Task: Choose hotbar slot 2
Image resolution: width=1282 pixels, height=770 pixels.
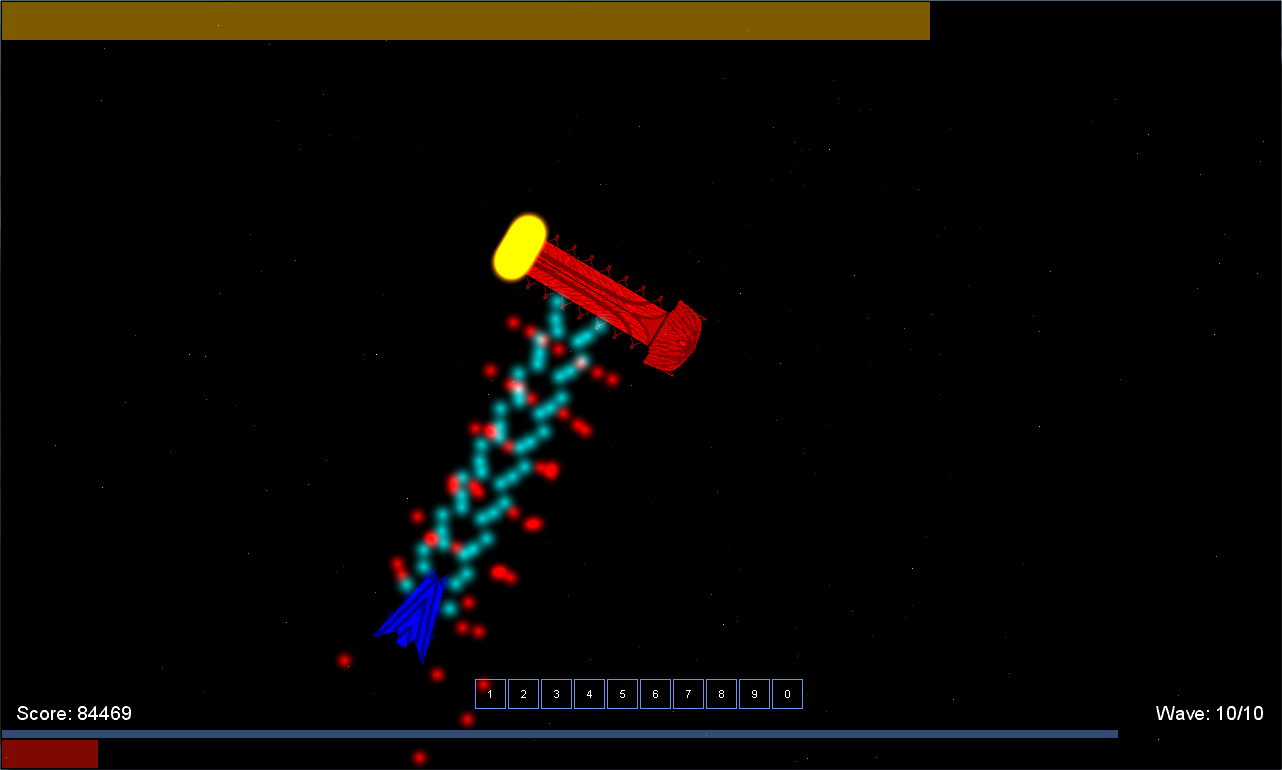Action: [x=523, y=694]
